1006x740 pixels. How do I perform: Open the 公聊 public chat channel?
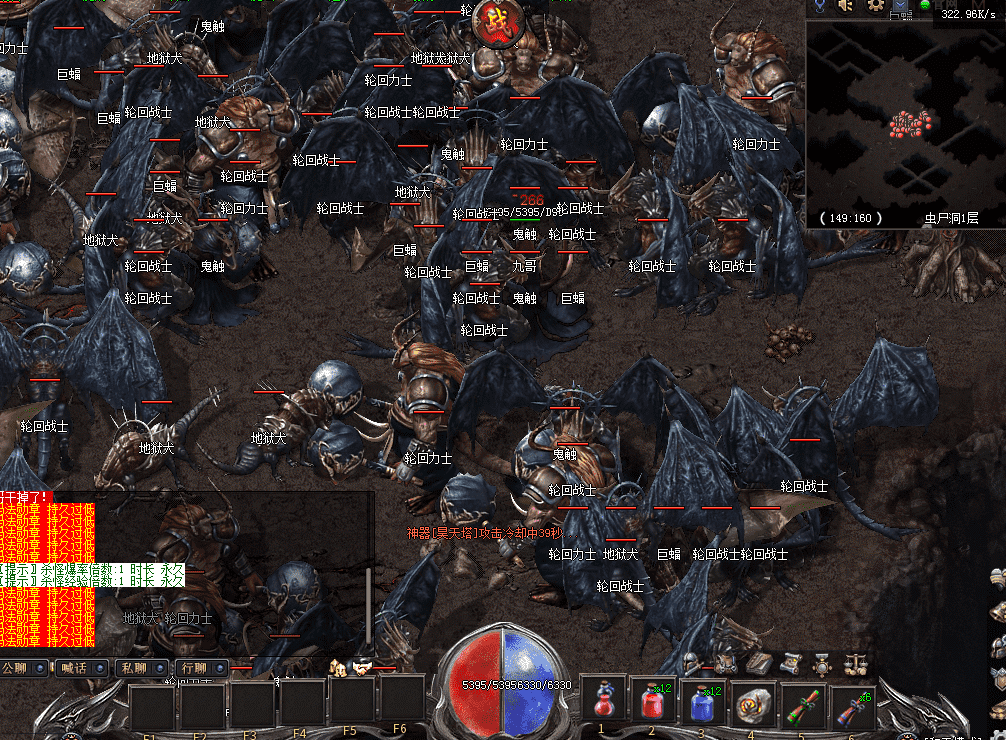24,668
